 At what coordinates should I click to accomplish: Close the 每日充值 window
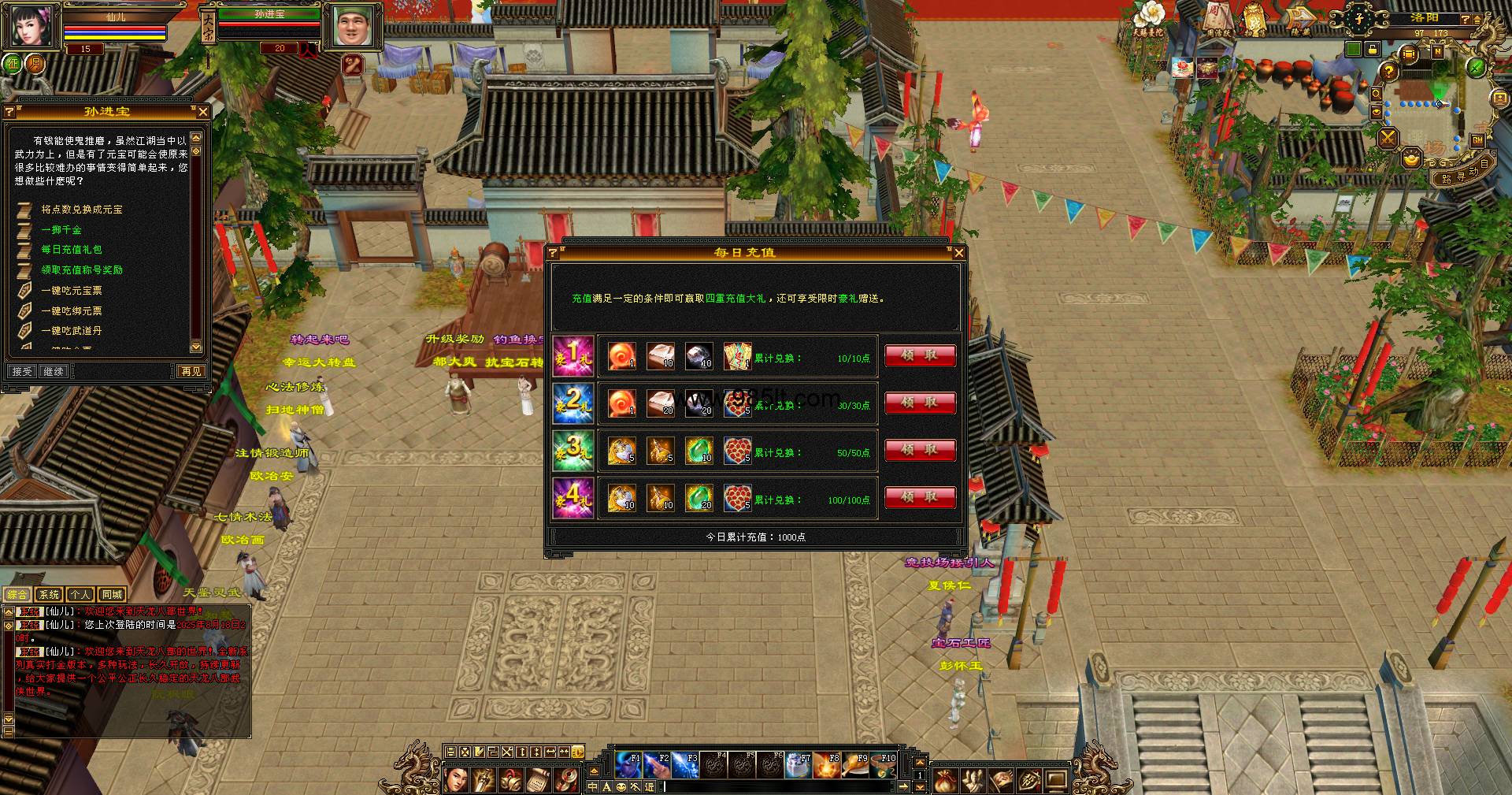(958, 253)
